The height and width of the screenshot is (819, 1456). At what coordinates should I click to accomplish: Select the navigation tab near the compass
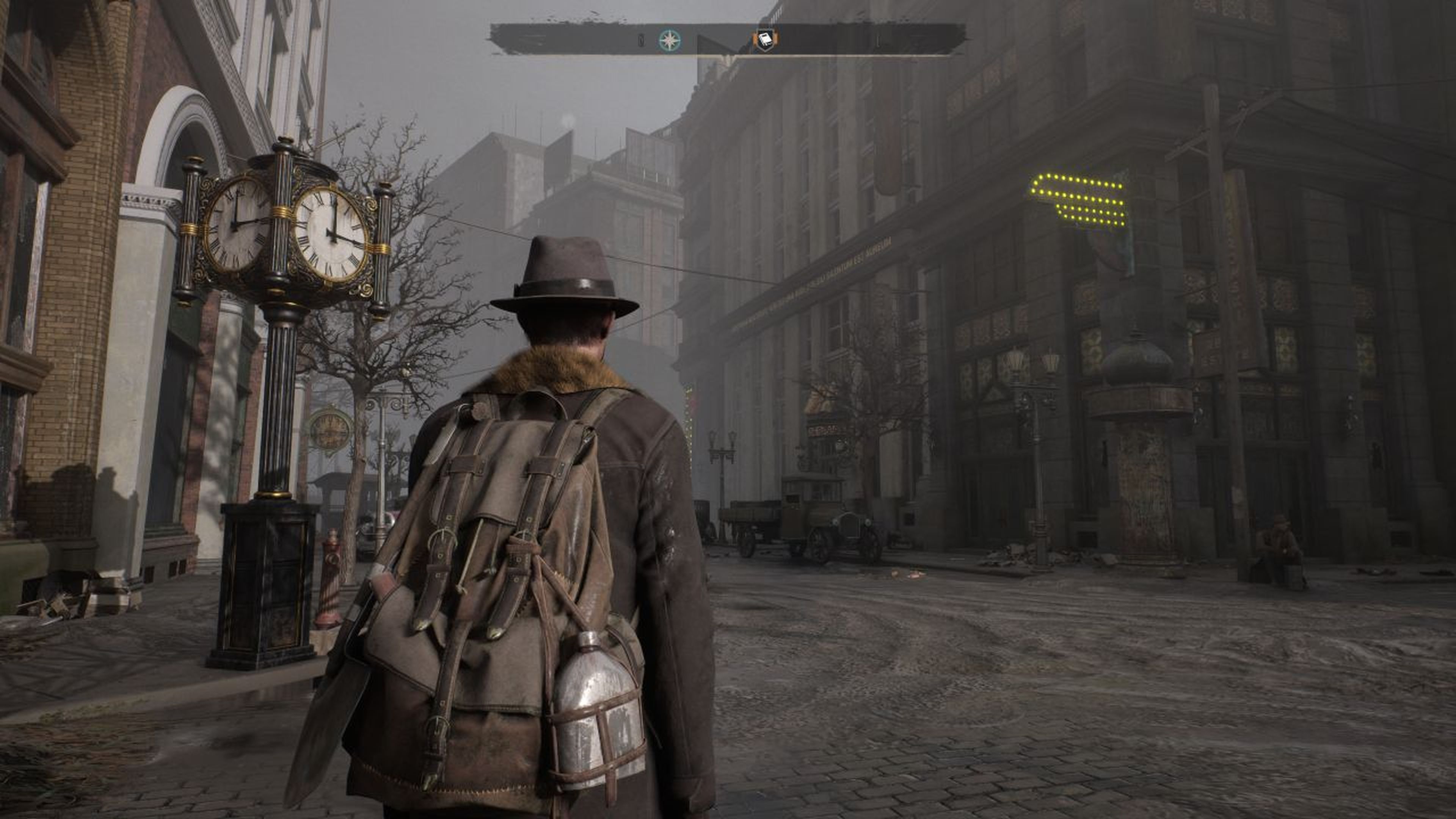670,40
